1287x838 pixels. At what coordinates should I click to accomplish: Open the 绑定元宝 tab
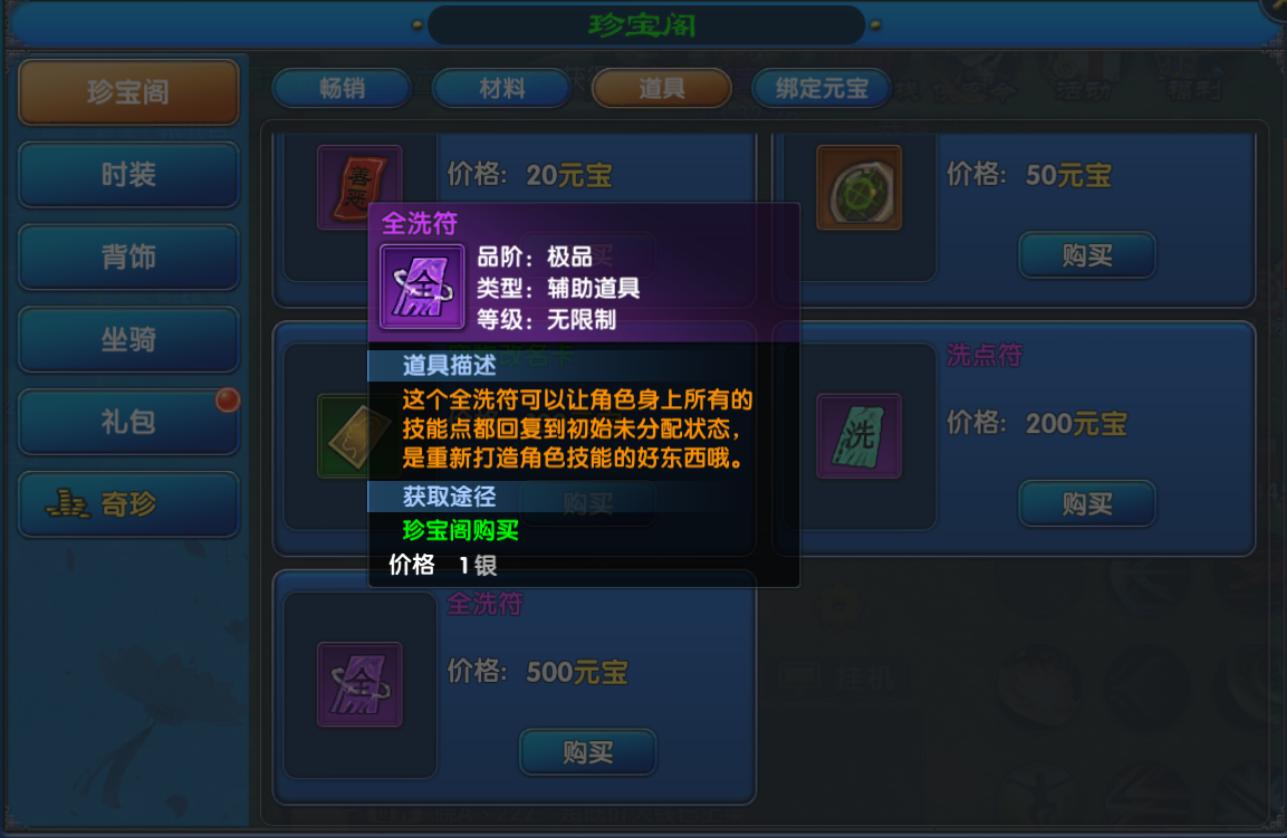tap(822, 88)
